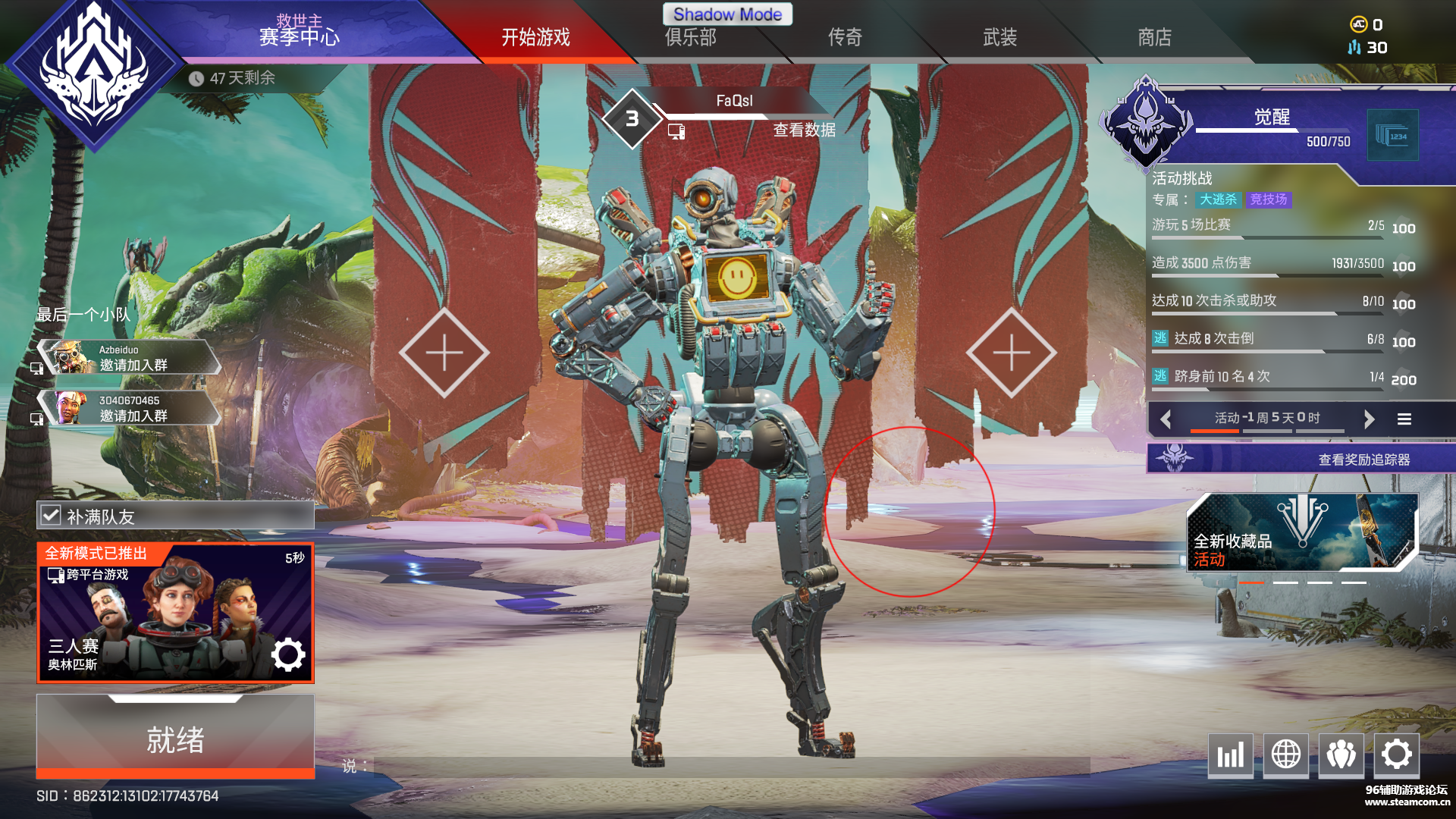Open the 全新收藏品活动 banner
This screenshot has height=819, width=1456.
point(1301,532)
